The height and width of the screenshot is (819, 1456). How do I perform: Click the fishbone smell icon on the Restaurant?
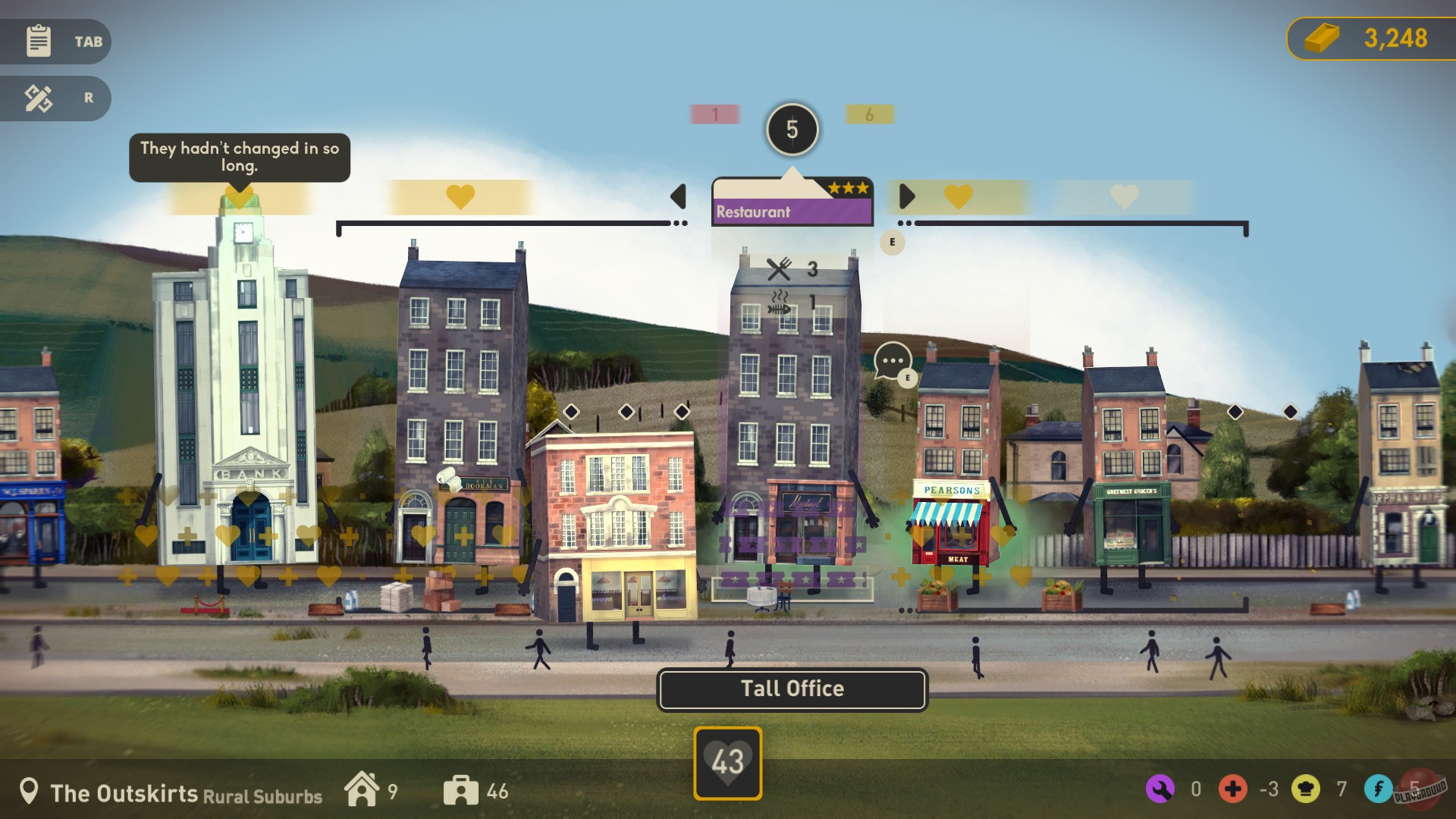(x=780, y=303)
